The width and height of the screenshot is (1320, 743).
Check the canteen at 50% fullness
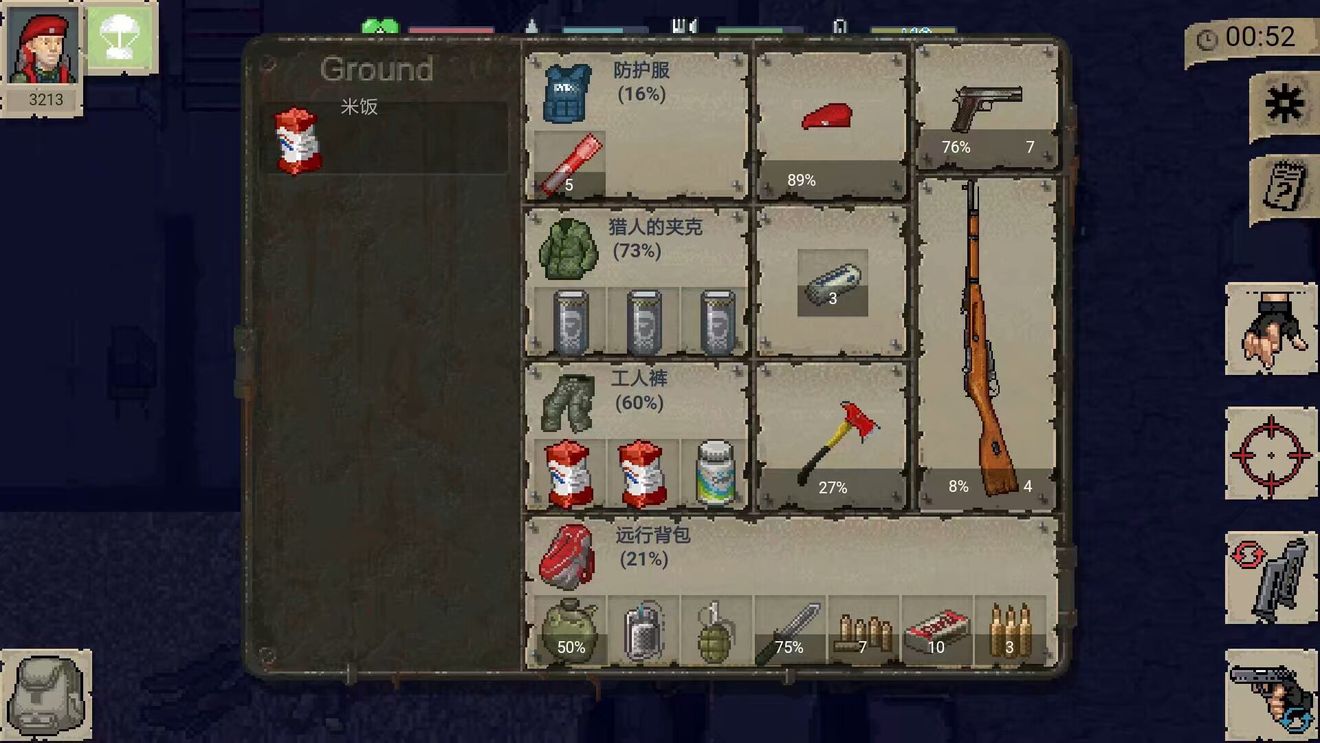coord(568,630)
